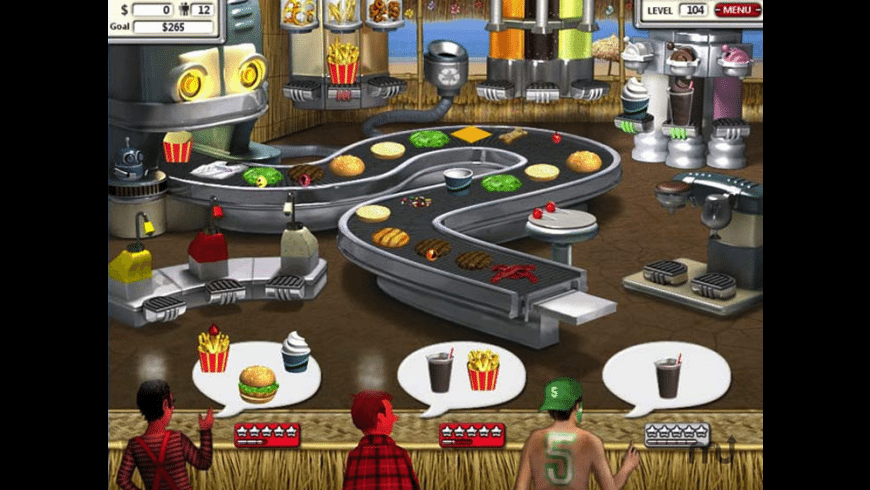This screenshot has width=870, height=490.
Task: Pick the yellow cheese slice on the conveyor
Action: click(x=470, y=134)
